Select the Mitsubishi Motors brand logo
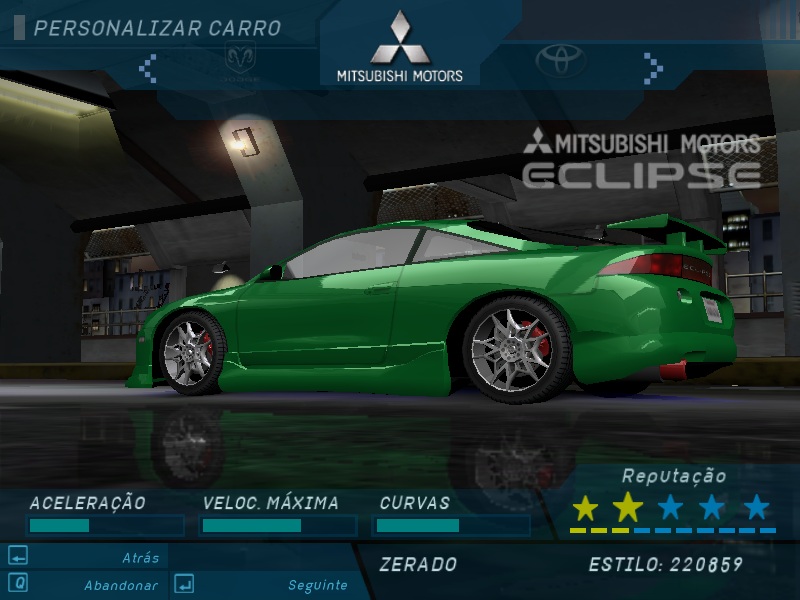Viewport: 800px width, 600px height. coord(399,48)
